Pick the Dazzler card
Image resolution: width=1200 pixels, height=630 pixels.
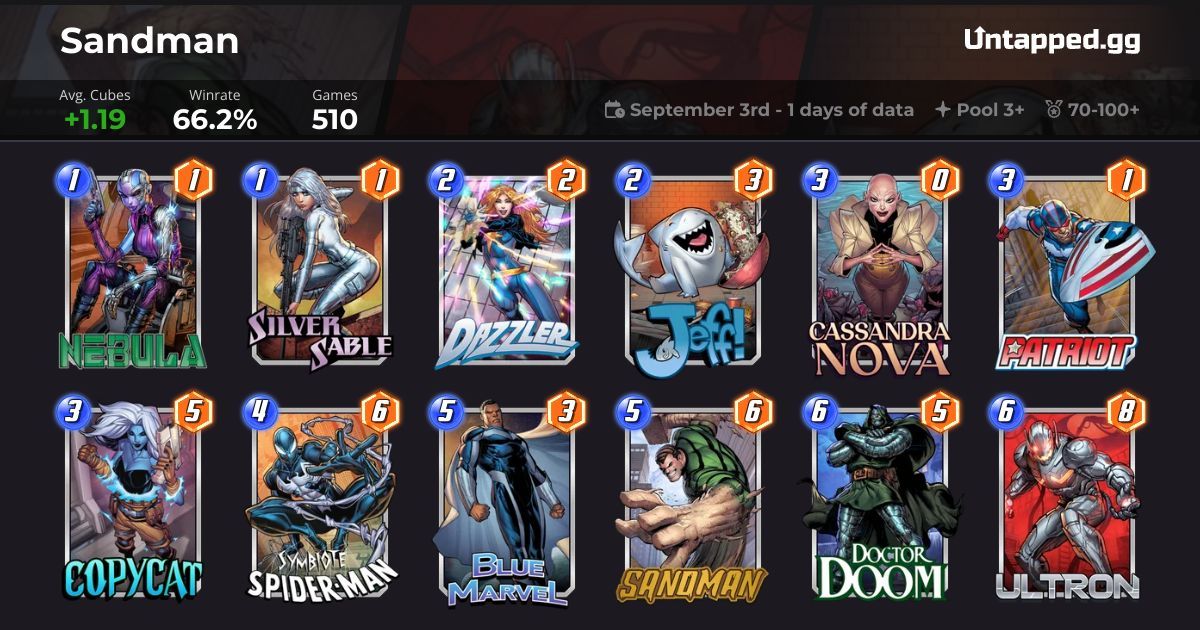(x=506, y=270)
